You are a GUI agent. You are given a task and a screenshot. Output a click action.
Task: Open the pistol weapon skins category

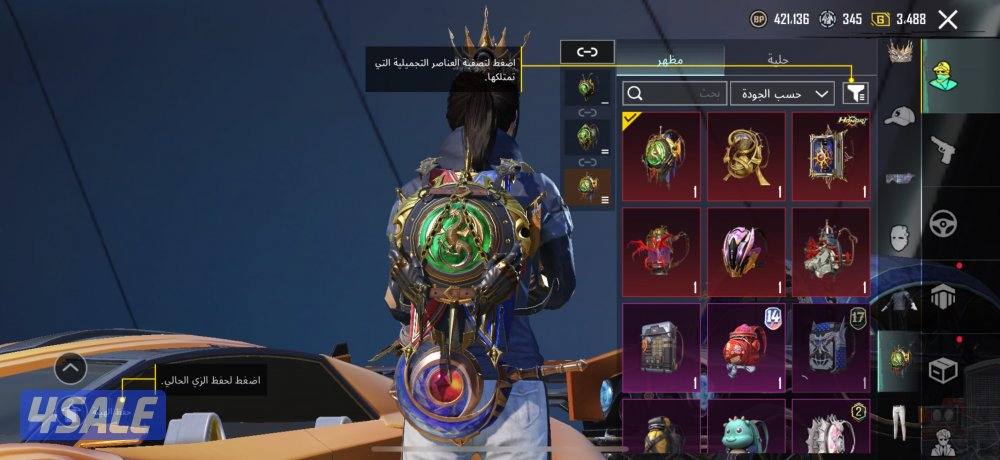943,152
